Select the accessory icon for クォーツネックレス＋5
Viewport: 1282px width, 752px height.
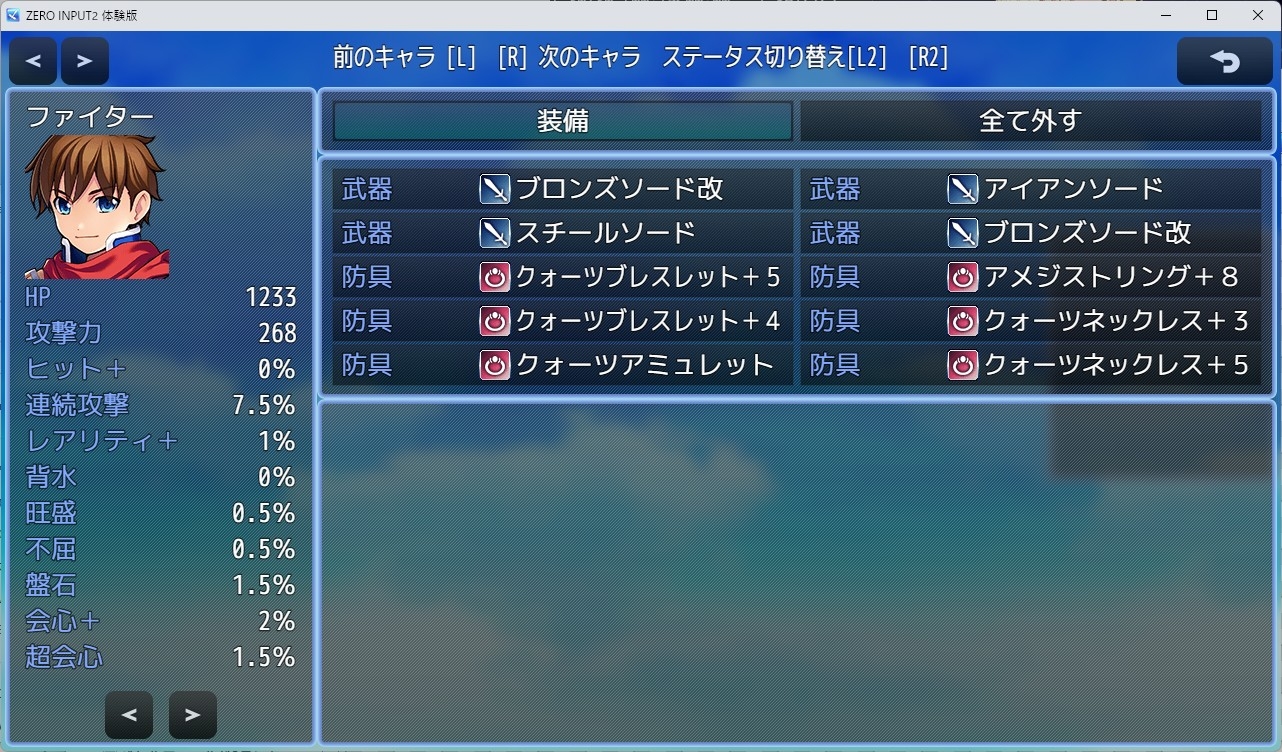961,364
